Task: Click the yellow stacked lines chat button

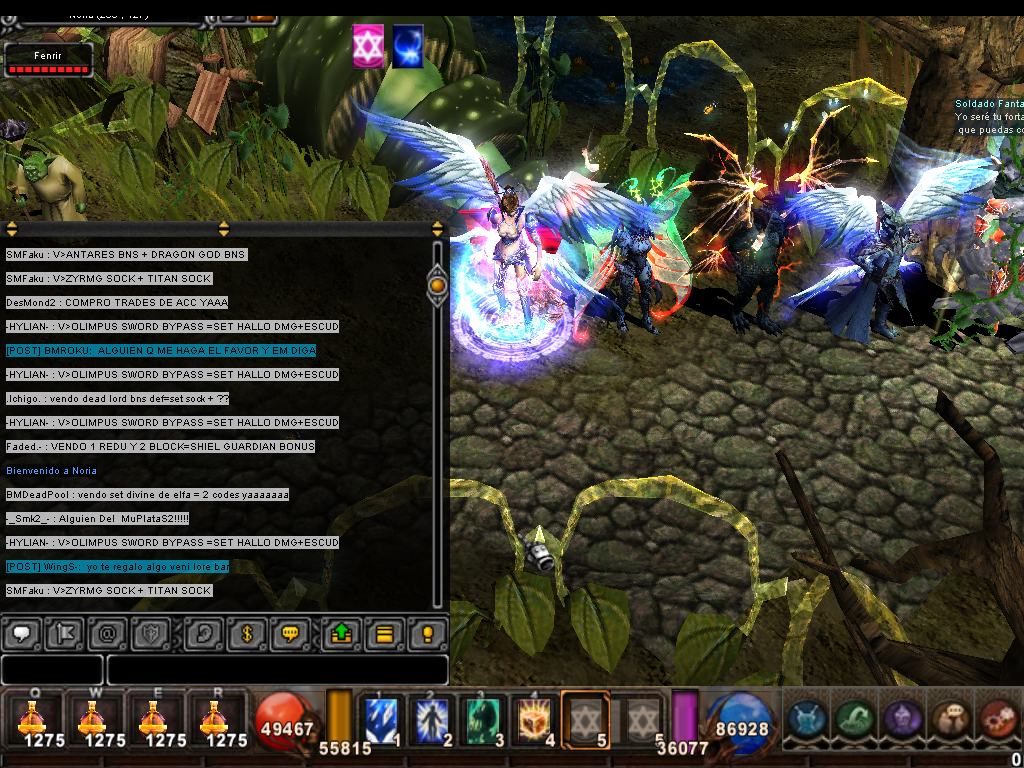Action: tap(384, 633)
